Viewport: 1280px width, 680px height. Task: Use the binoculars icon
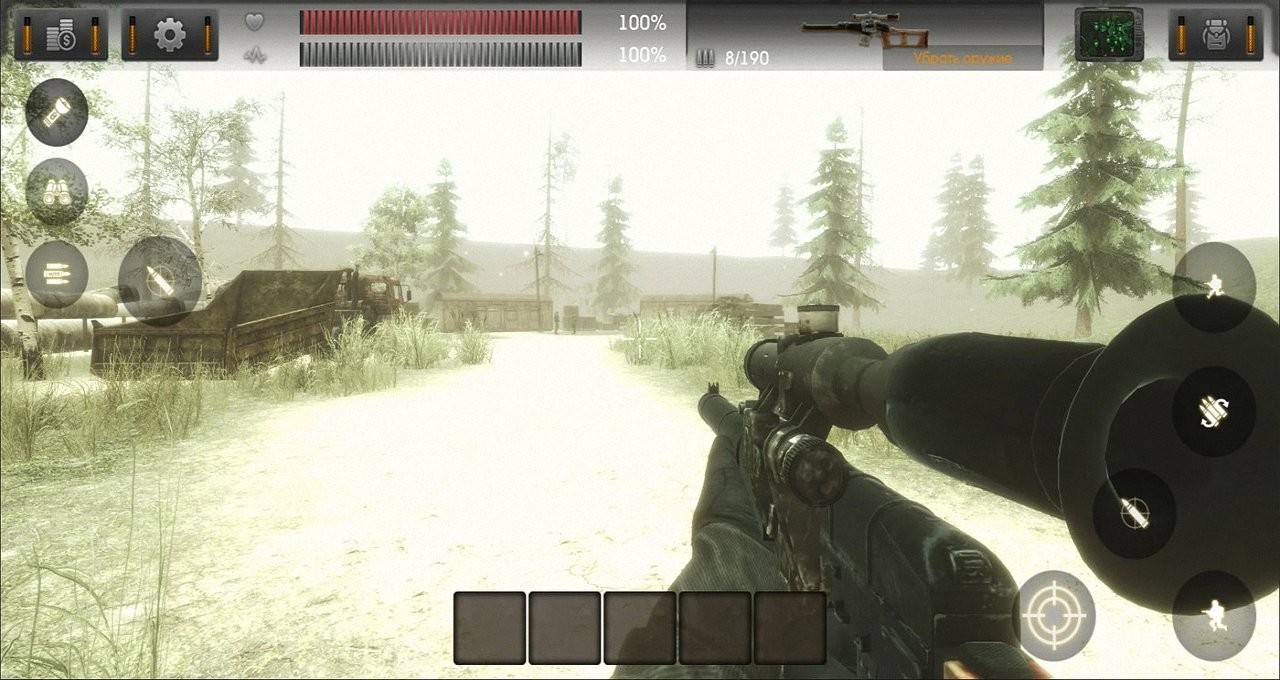(x=57, y=191)
